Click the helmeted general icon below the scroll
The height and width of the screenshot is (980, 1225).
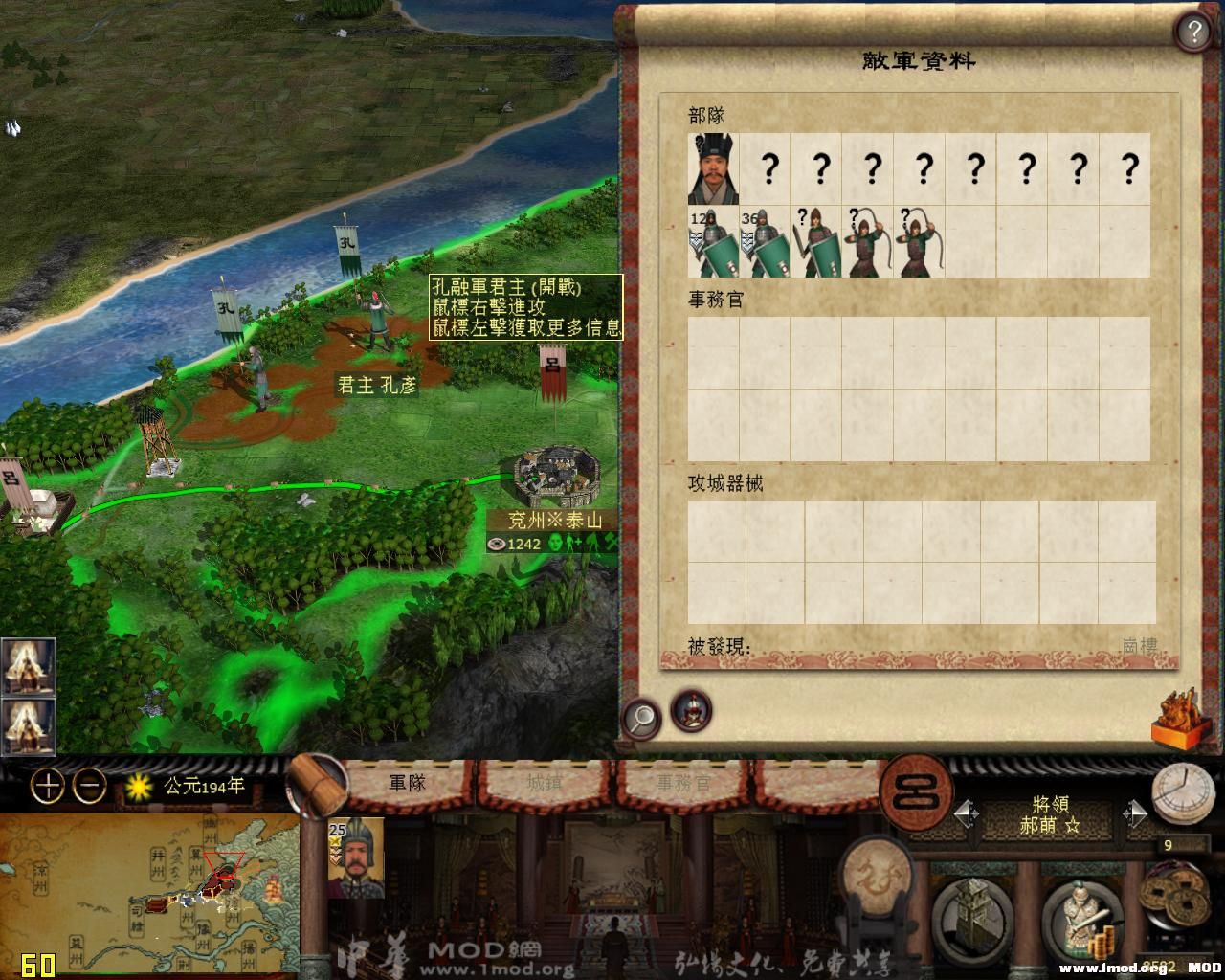691,711
